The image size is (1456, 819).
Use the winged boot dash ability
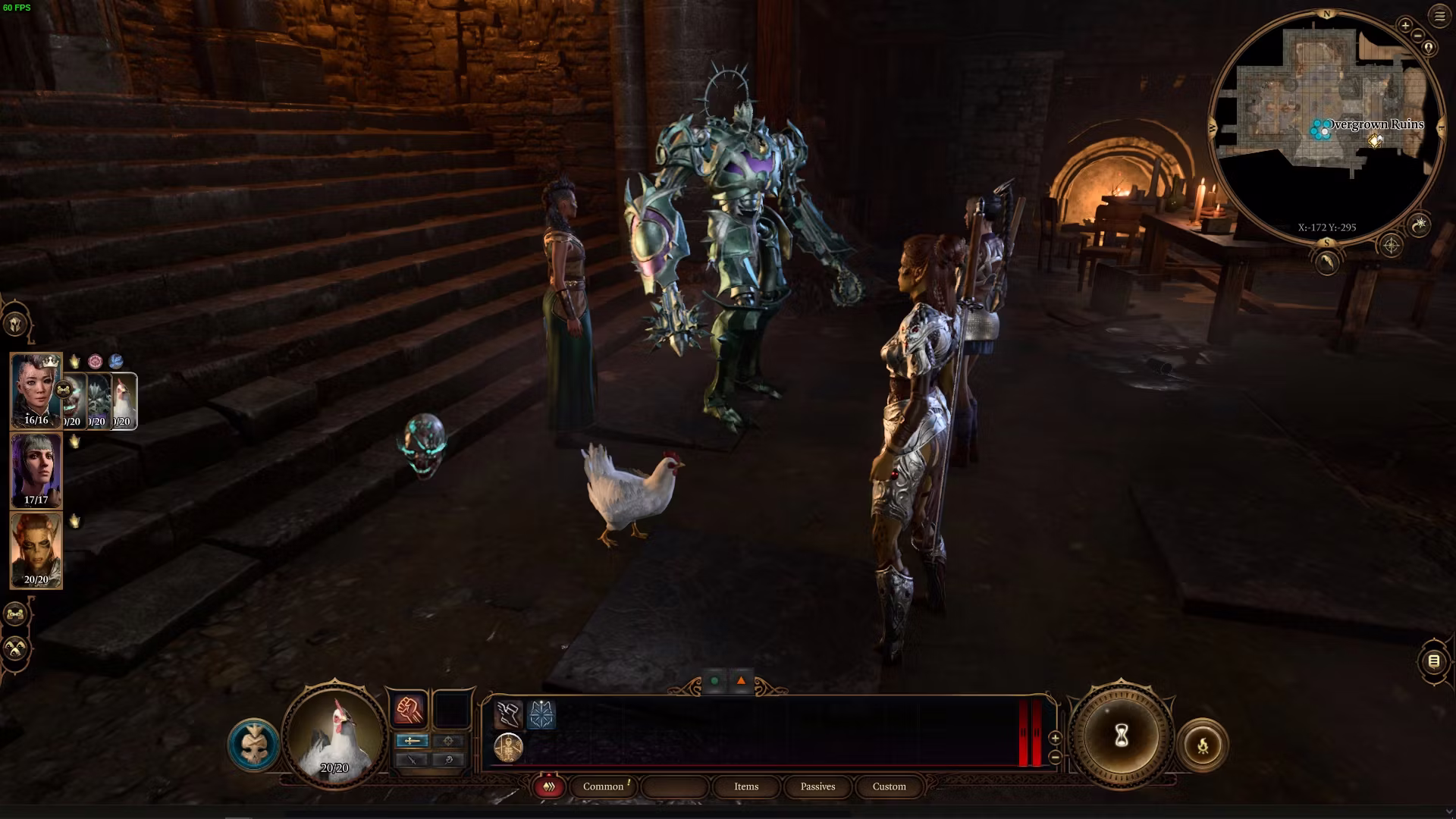(x=508, y=714)
